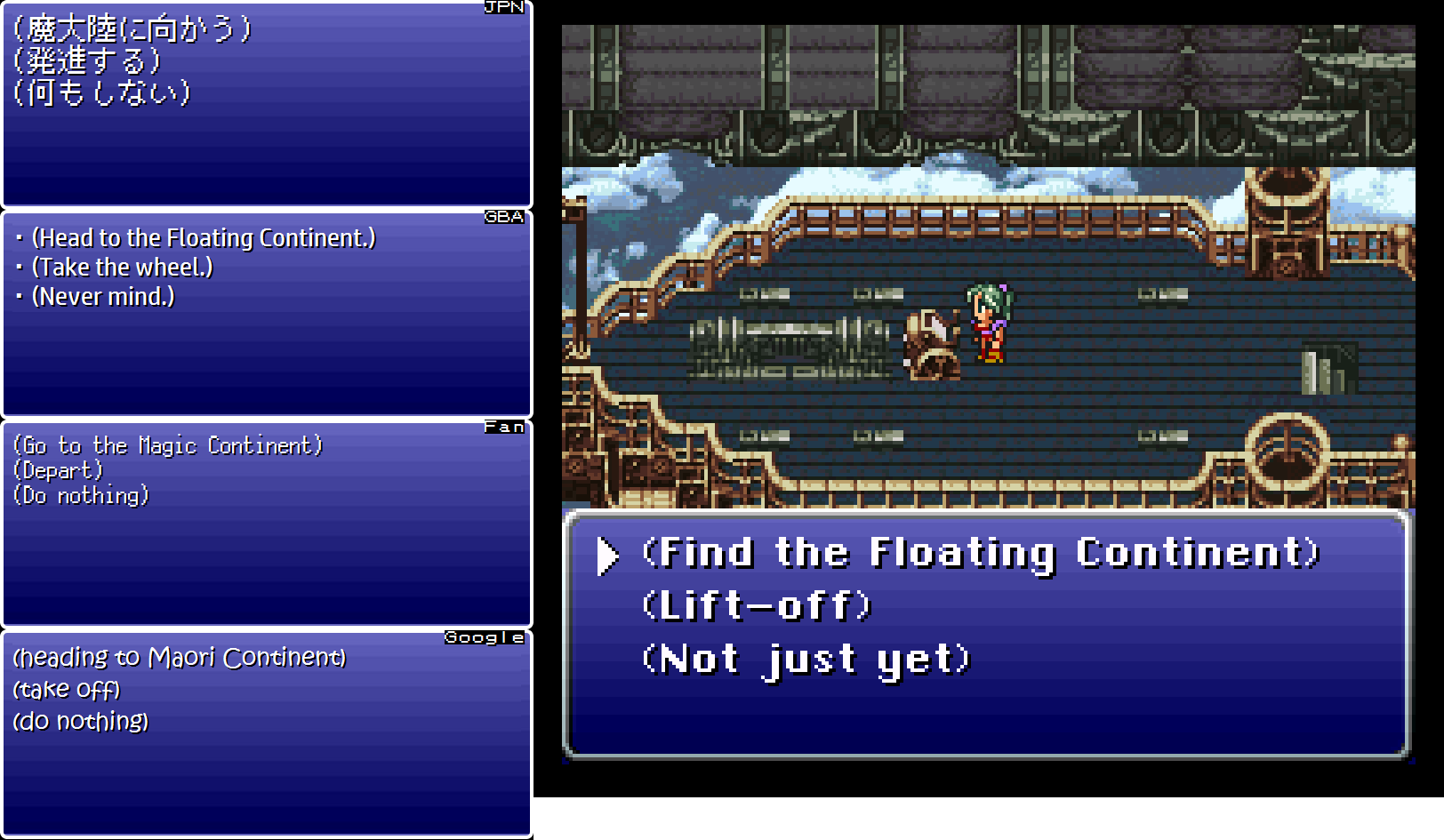Click the ship's wheel beside Terra
This screenshot has width=1444, height=840.
point(930,342)
